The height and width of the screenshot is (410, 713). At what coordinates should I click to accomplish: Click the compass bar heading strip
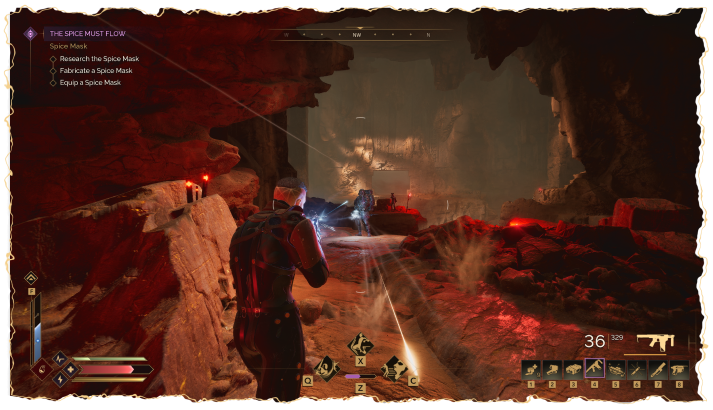[357, 34]
